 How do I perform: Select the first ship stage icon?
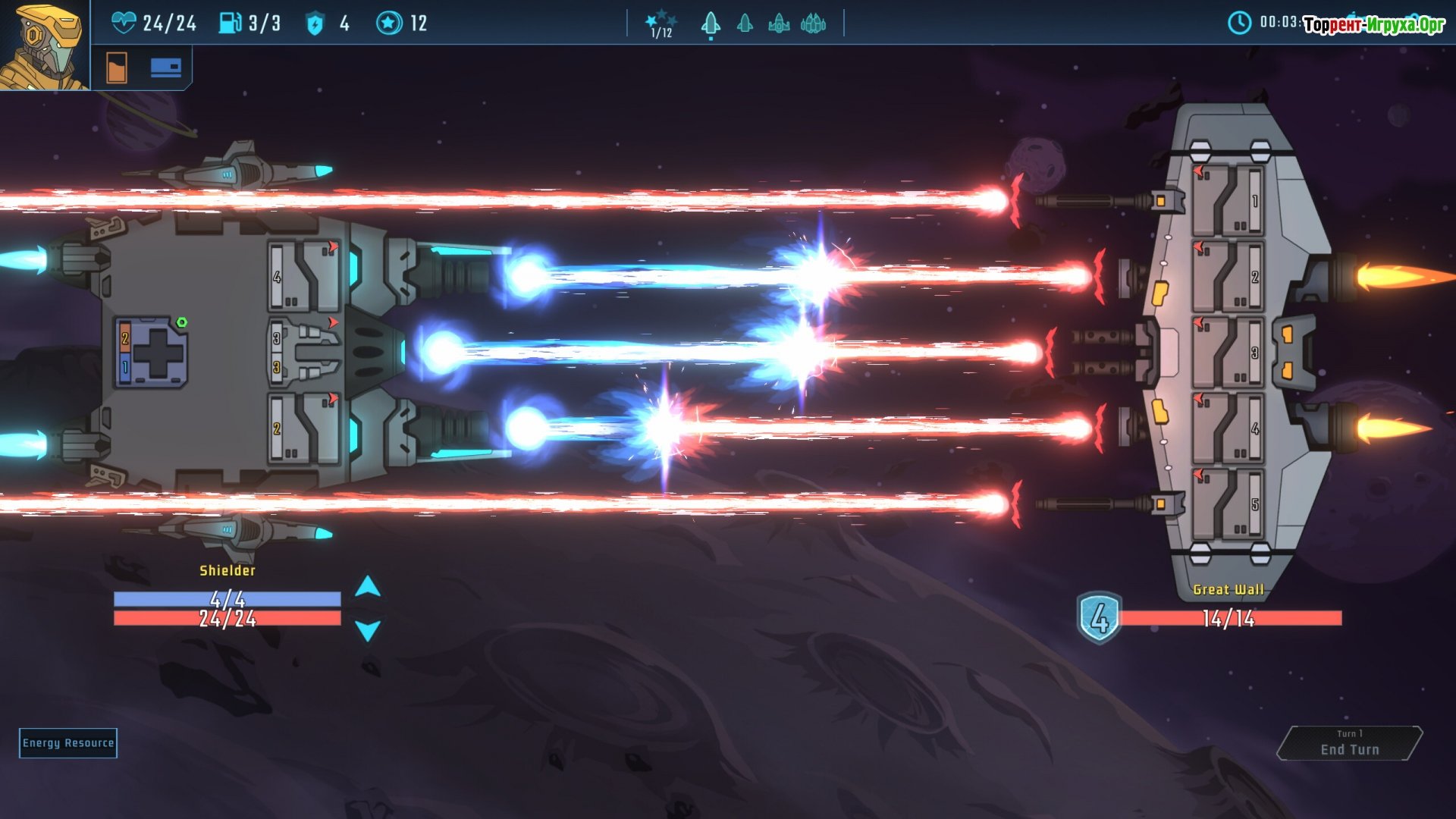coord(711,24)
